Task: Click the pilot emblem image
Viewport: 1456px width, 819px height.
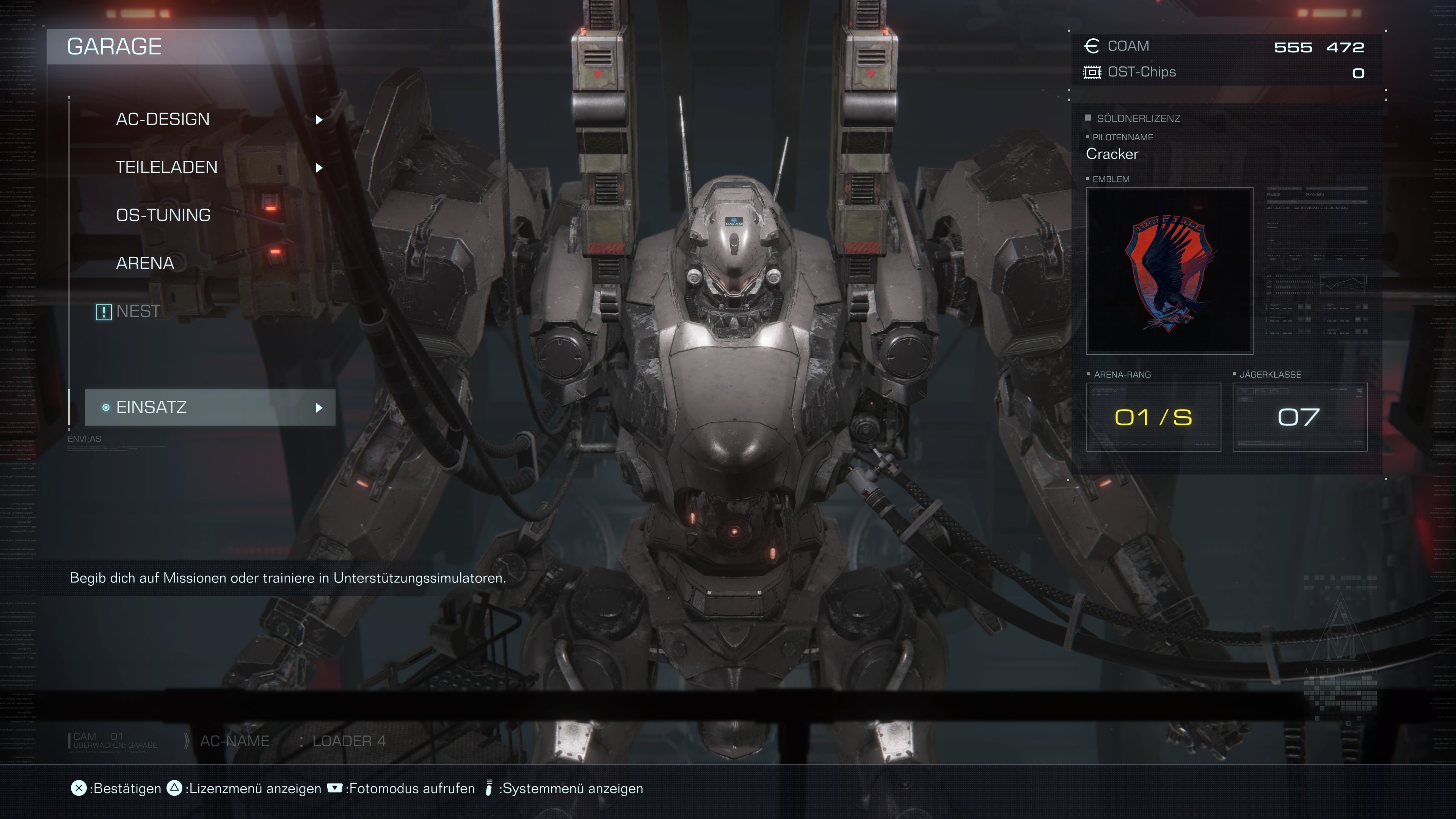Action: pos(1169,271)
